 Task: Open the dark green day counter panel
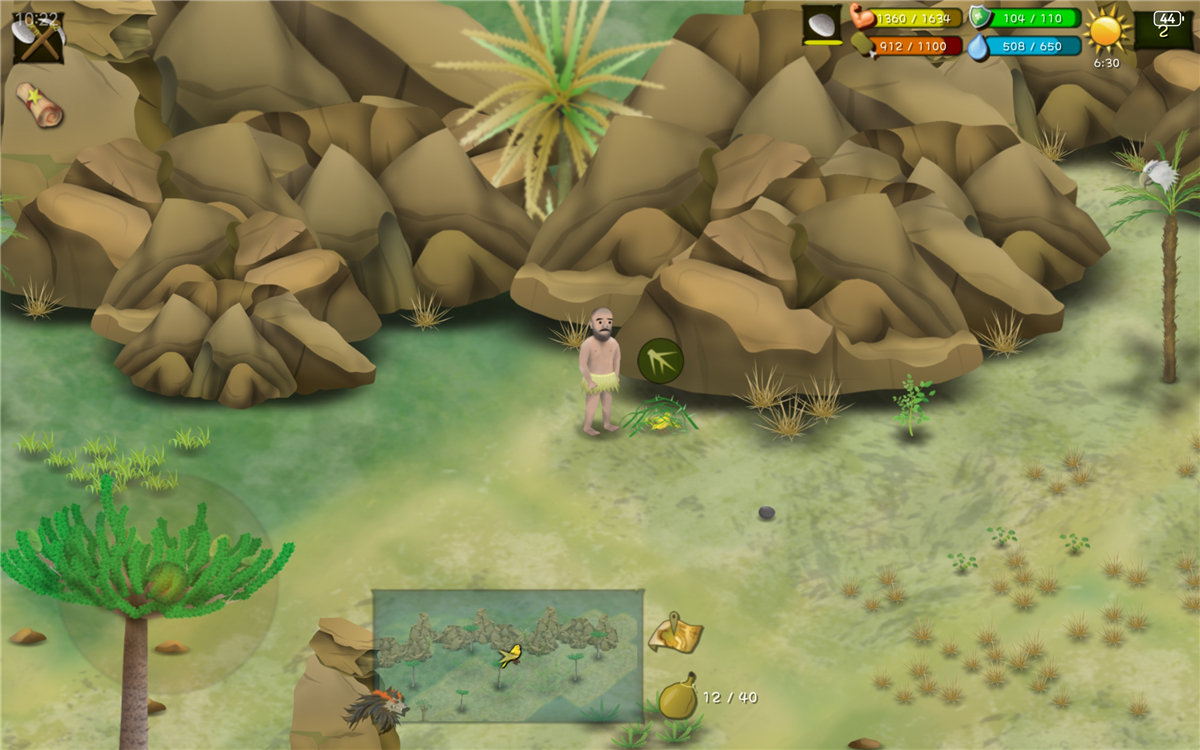[x=1163, y=28]
